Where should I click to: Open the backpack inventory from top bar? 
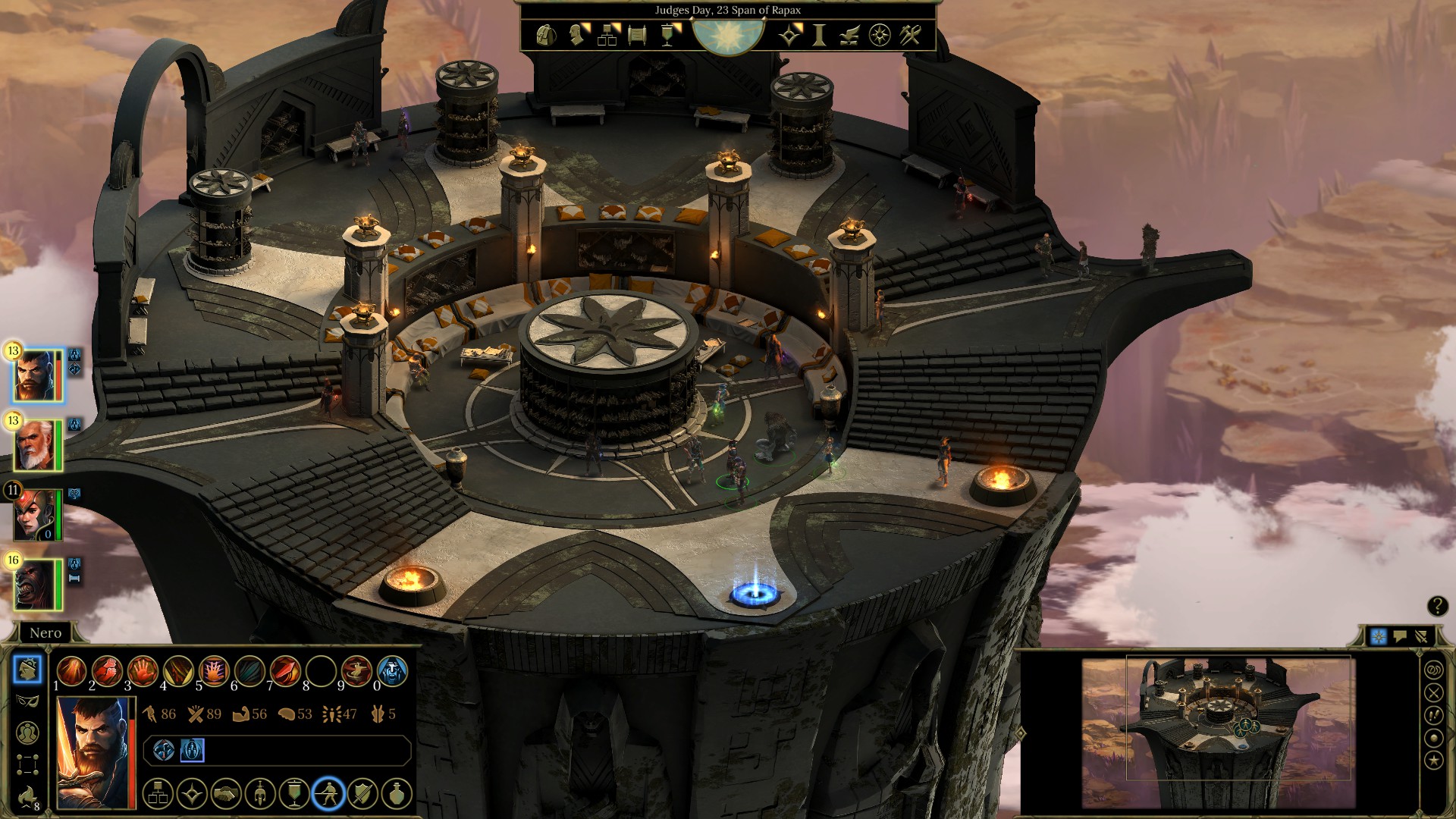(545, 35)
